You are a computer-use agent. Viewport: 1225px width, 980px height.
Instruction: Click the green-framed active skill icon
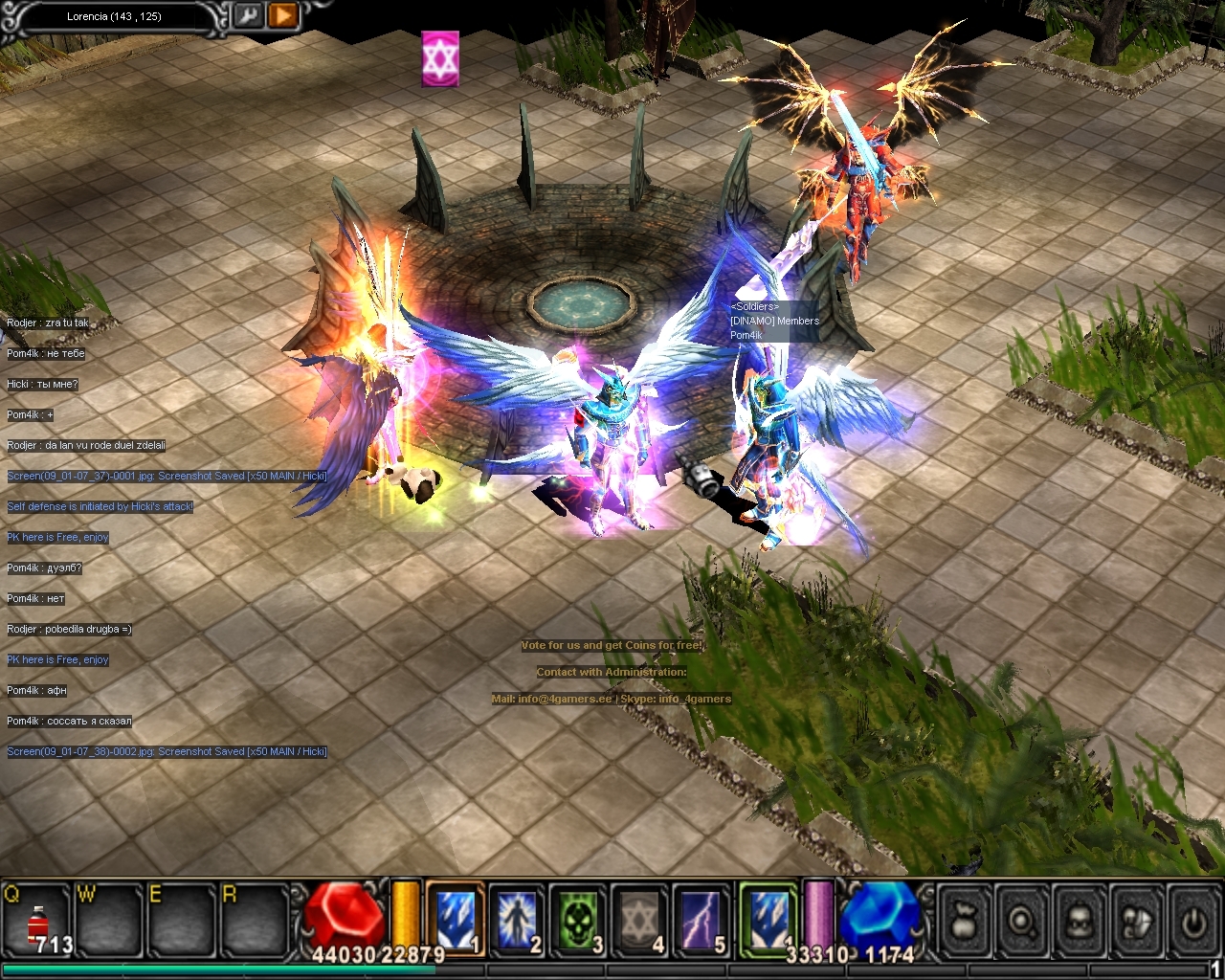pos(768,919)
